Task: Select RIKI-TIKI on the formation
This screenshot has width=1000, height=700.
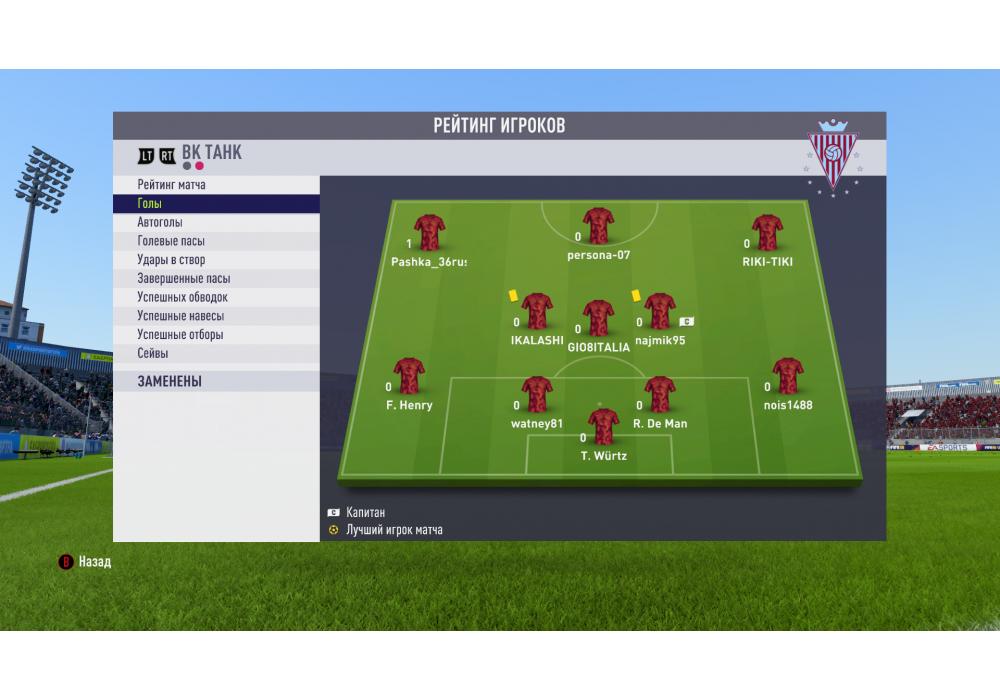Action: [x=767, y=232]
